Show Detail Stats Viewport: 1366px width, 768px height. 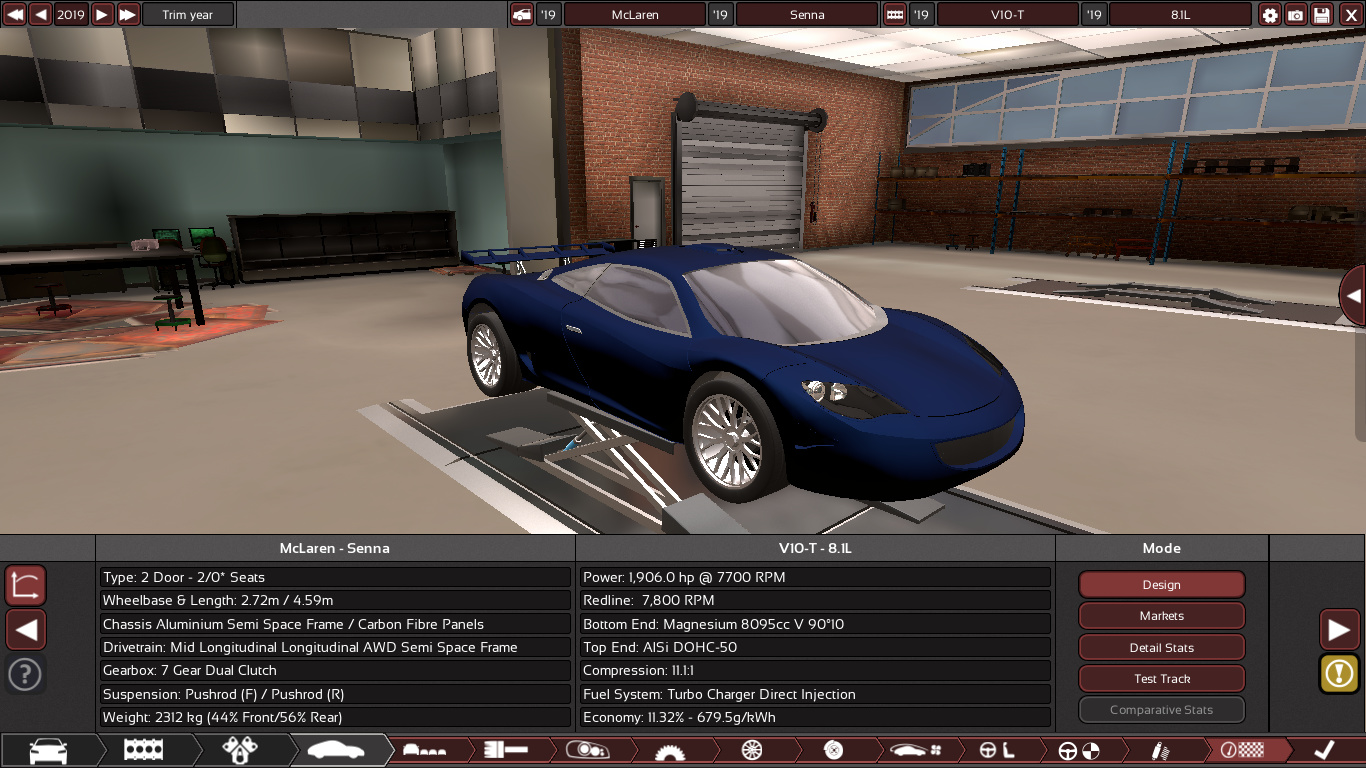click(x=1161, y=648)
